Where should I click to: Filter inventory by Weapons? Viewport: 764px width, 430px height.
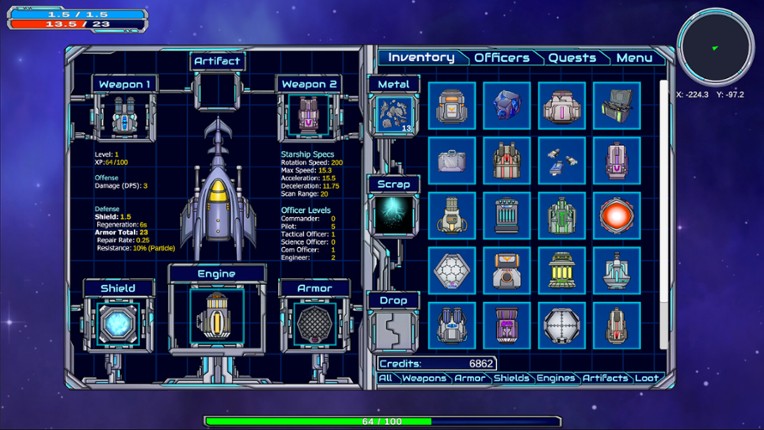coord(424,378)
